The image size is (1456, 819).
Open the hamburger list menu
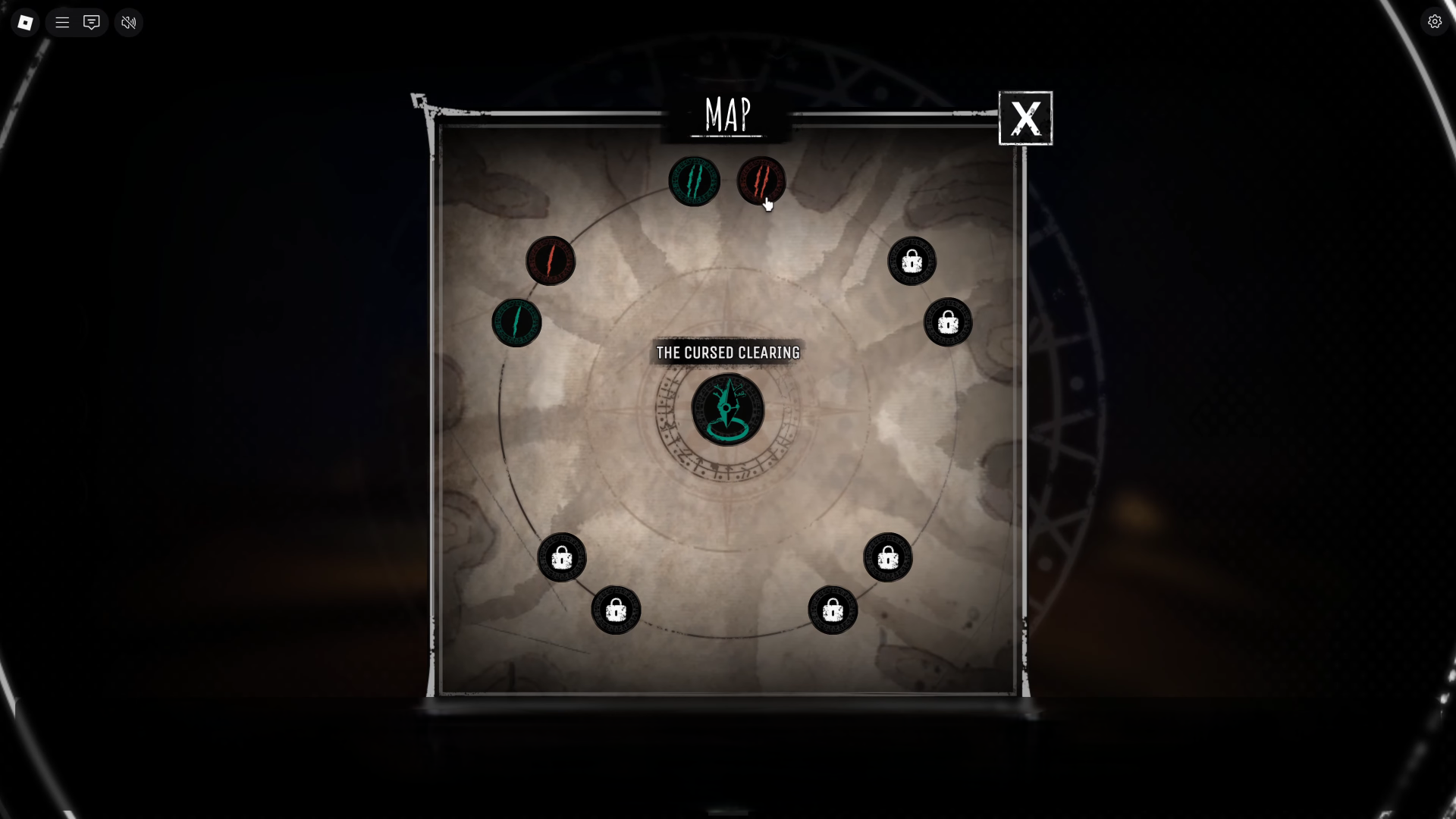[62, 23]
